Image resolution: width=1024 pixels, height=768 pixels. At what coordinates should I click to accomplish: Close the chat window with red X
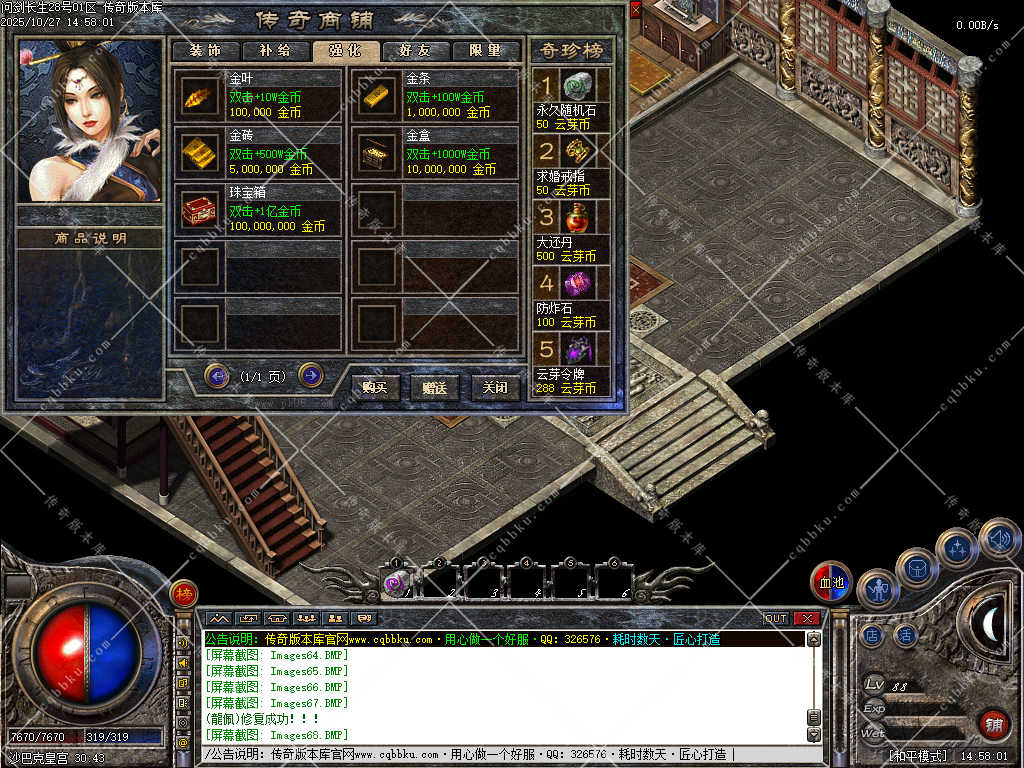tap(806, 618)
